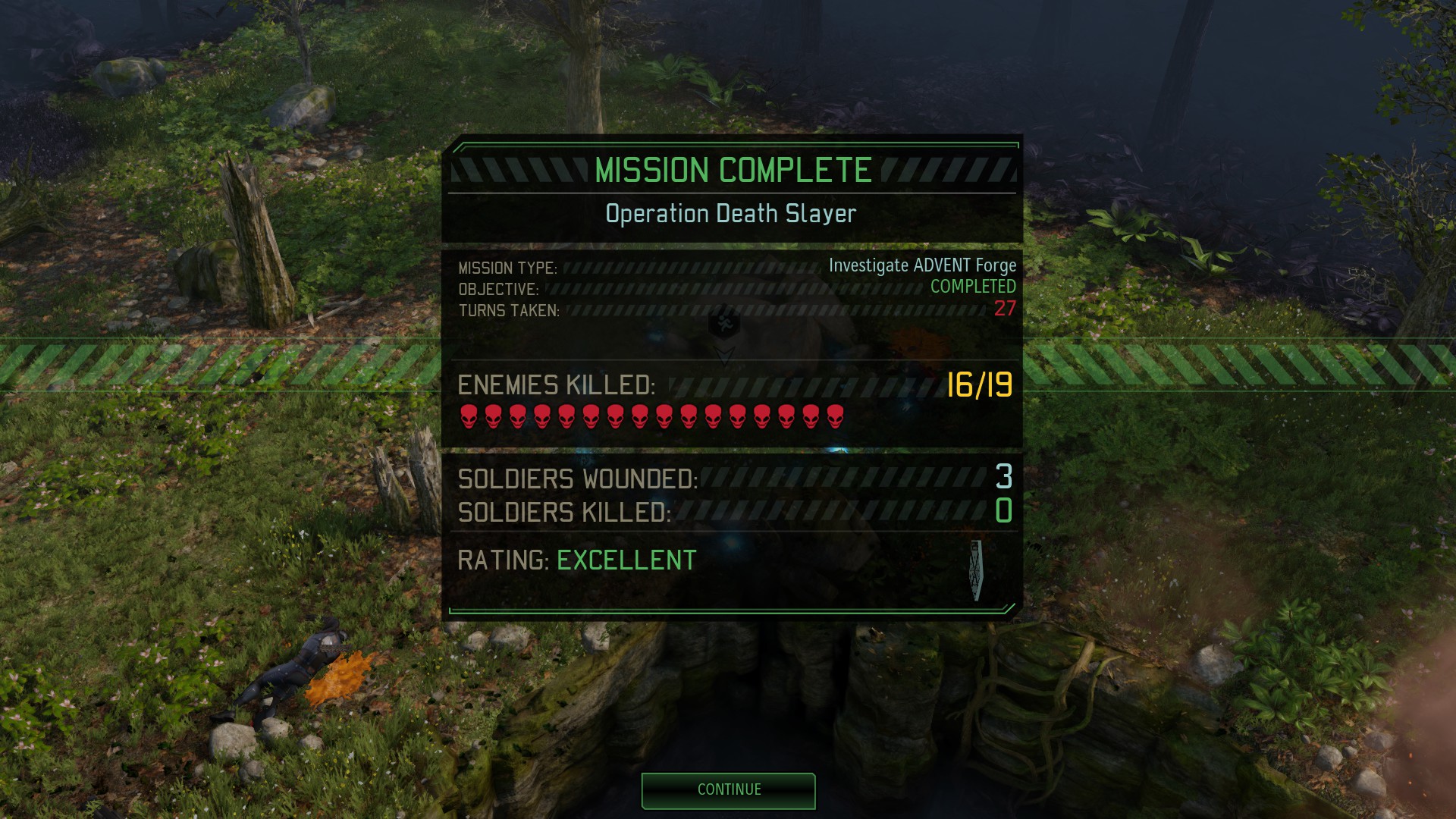Expand the SOLDIERS WOUNDED row details
Viewport: 1456px width, 819px height.
580,479
